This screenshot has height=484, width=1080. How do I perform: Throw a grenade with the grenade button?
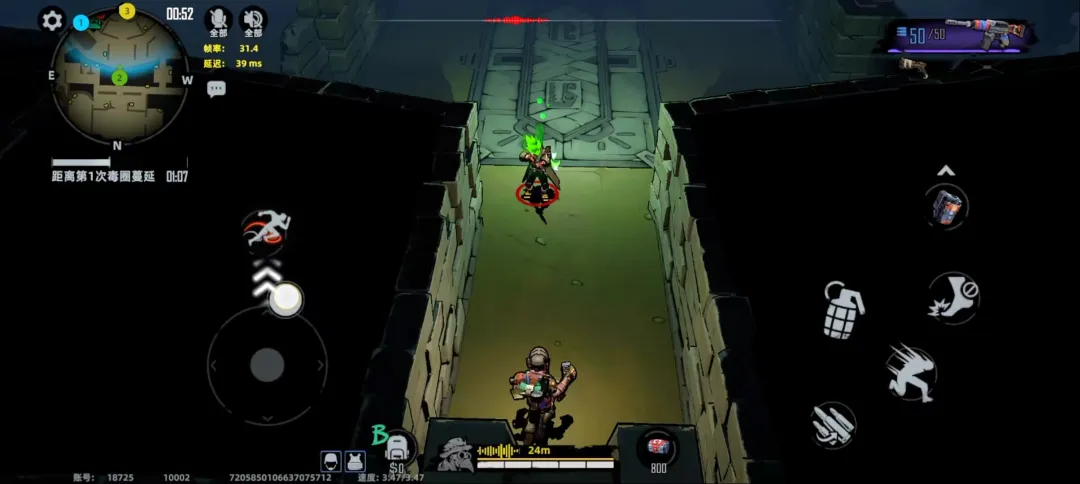pos(843,309)
